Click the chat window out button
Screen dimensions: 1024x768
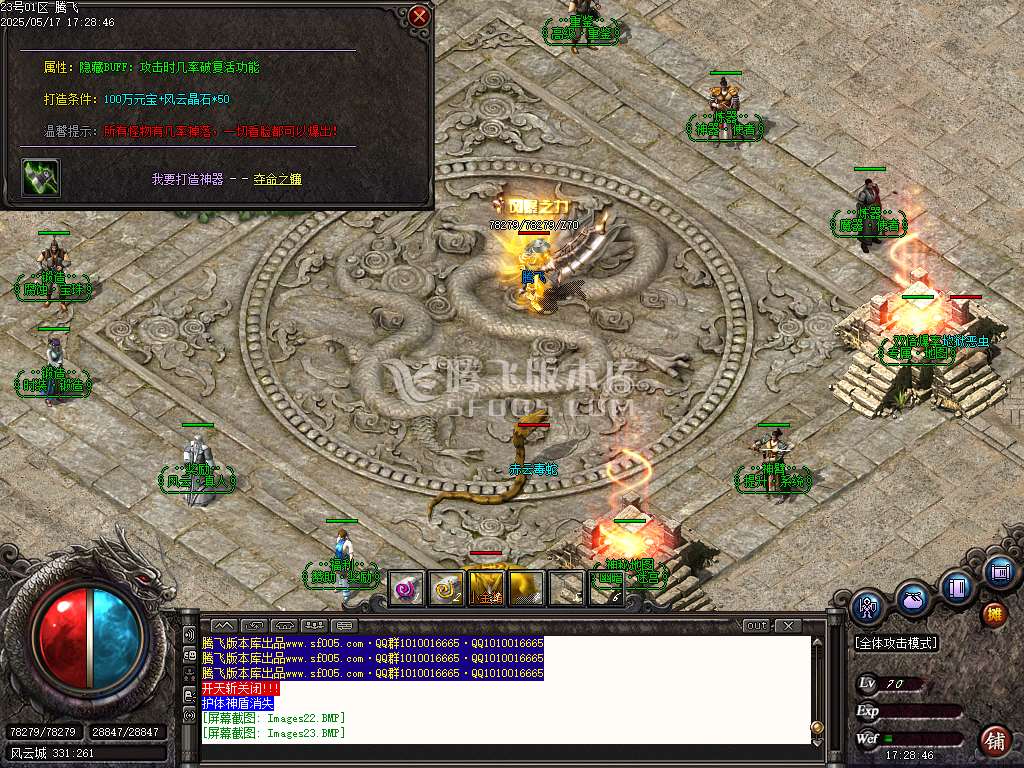pos(757,626)
